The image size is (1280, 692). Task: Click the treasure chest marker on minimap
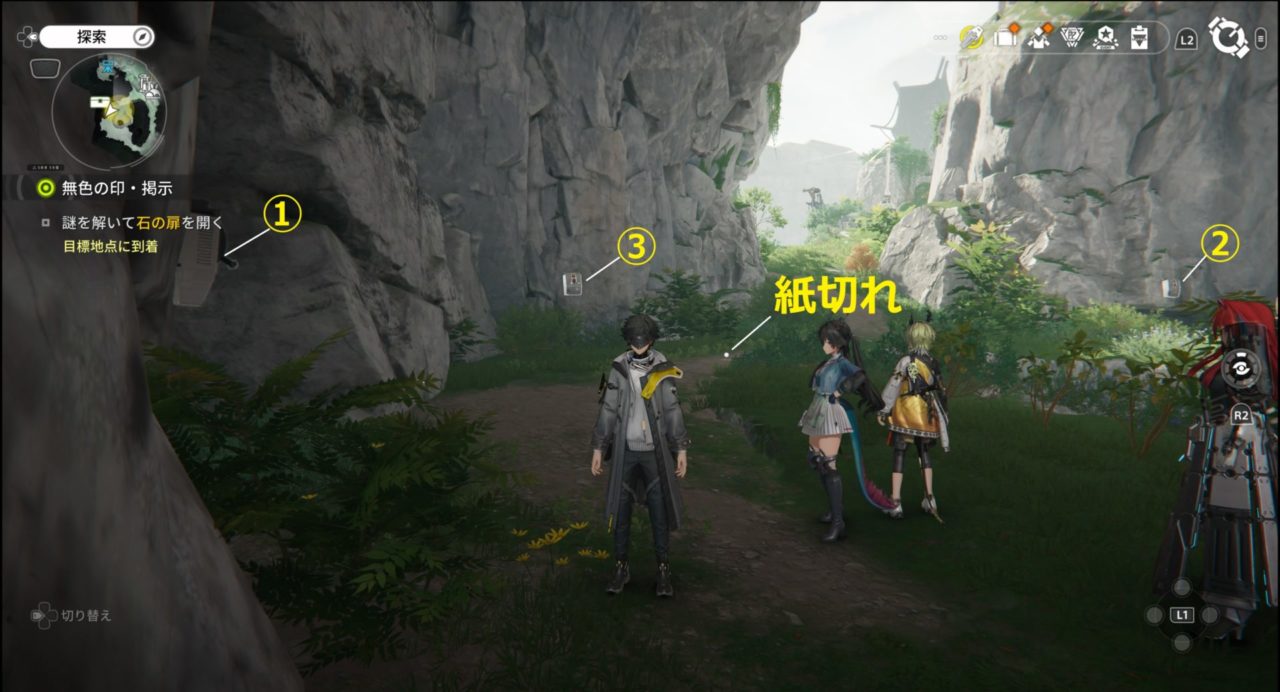pos(99,101)
